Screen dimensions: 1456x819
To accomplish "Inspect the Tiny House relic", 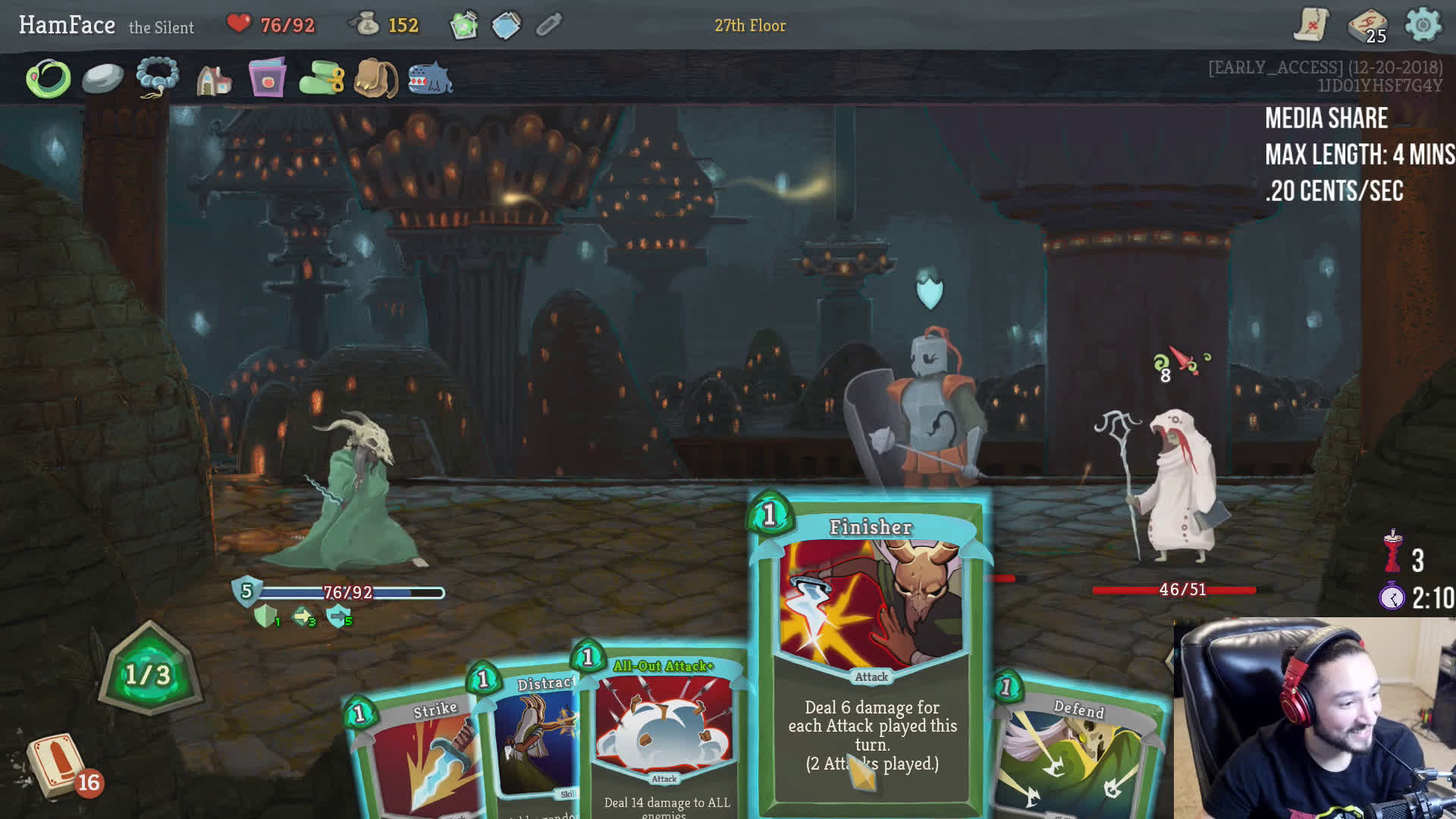I will (x=214, y=79).
